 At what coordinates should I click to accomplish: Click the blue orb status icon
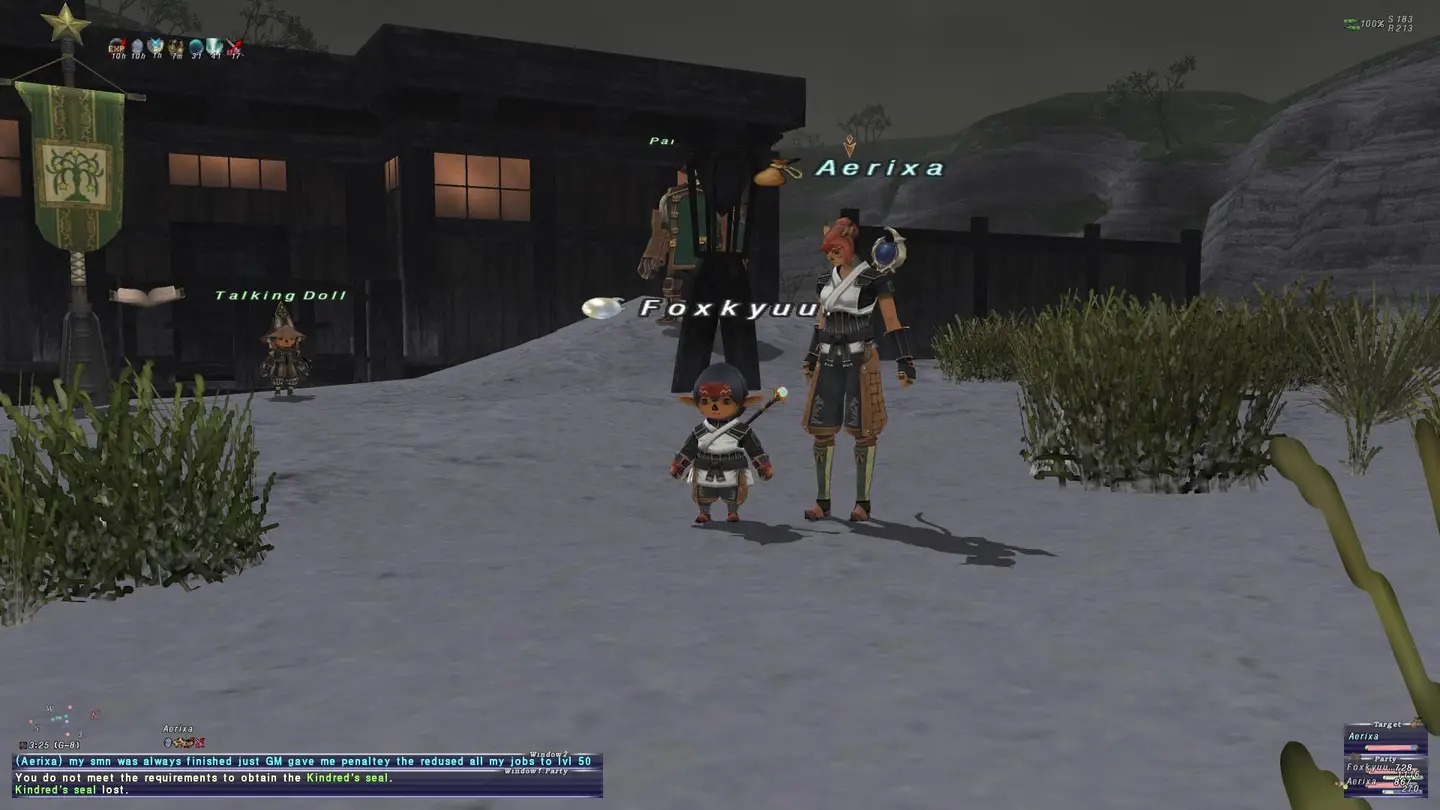tap(196, 45)
